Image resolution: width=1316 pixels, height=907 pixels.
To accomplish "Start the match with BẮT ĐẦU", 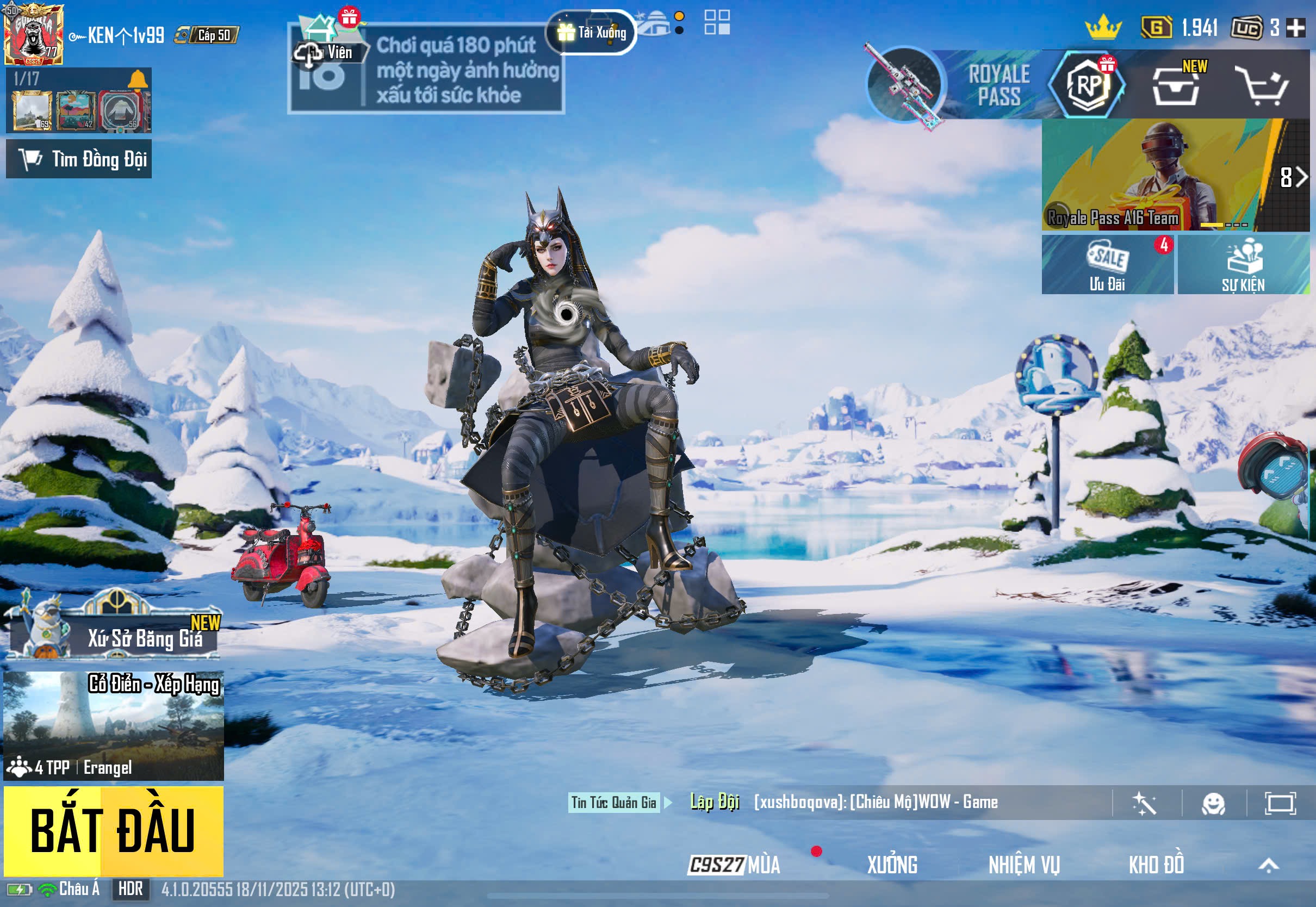I will [113, 831].
